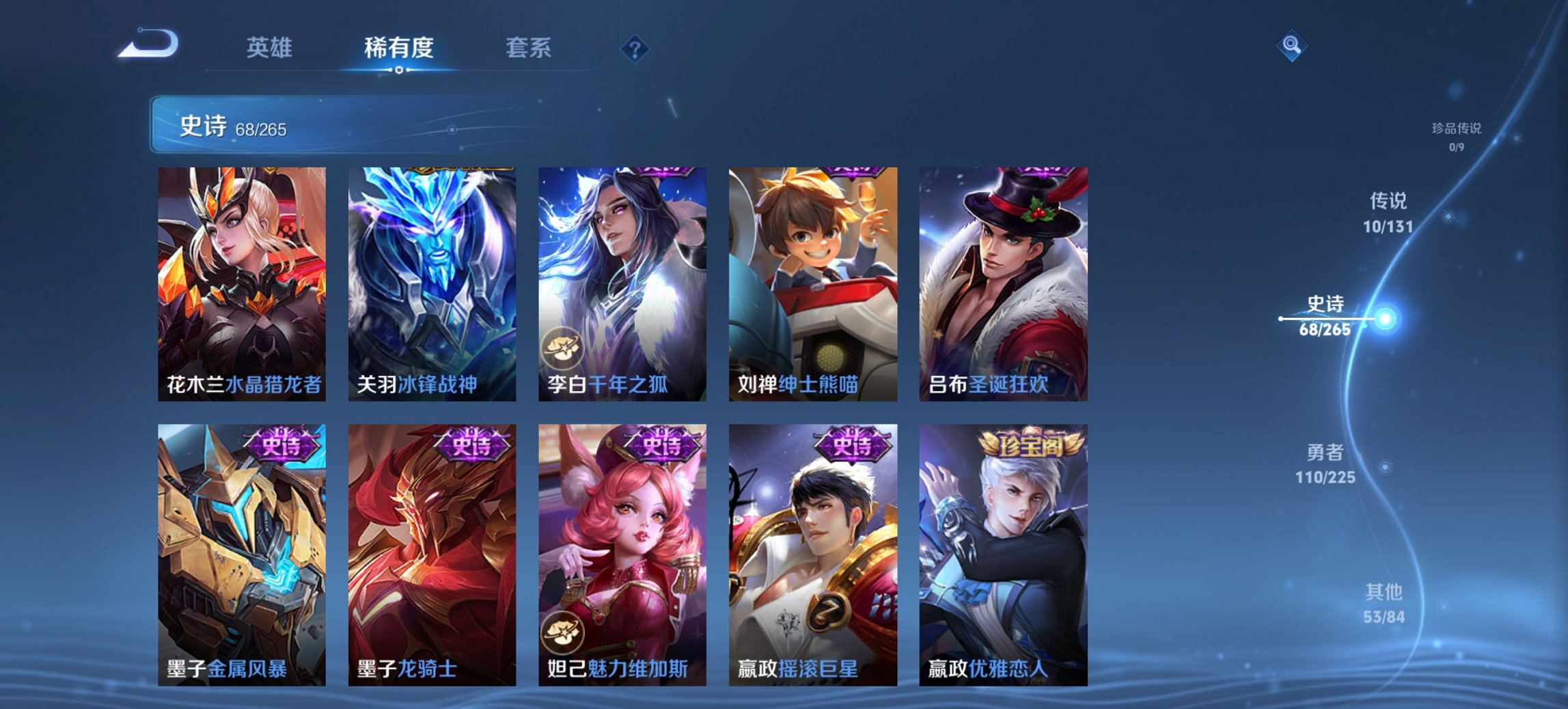
Task: Tap the question mark help icon
Action: pos(635,48)
